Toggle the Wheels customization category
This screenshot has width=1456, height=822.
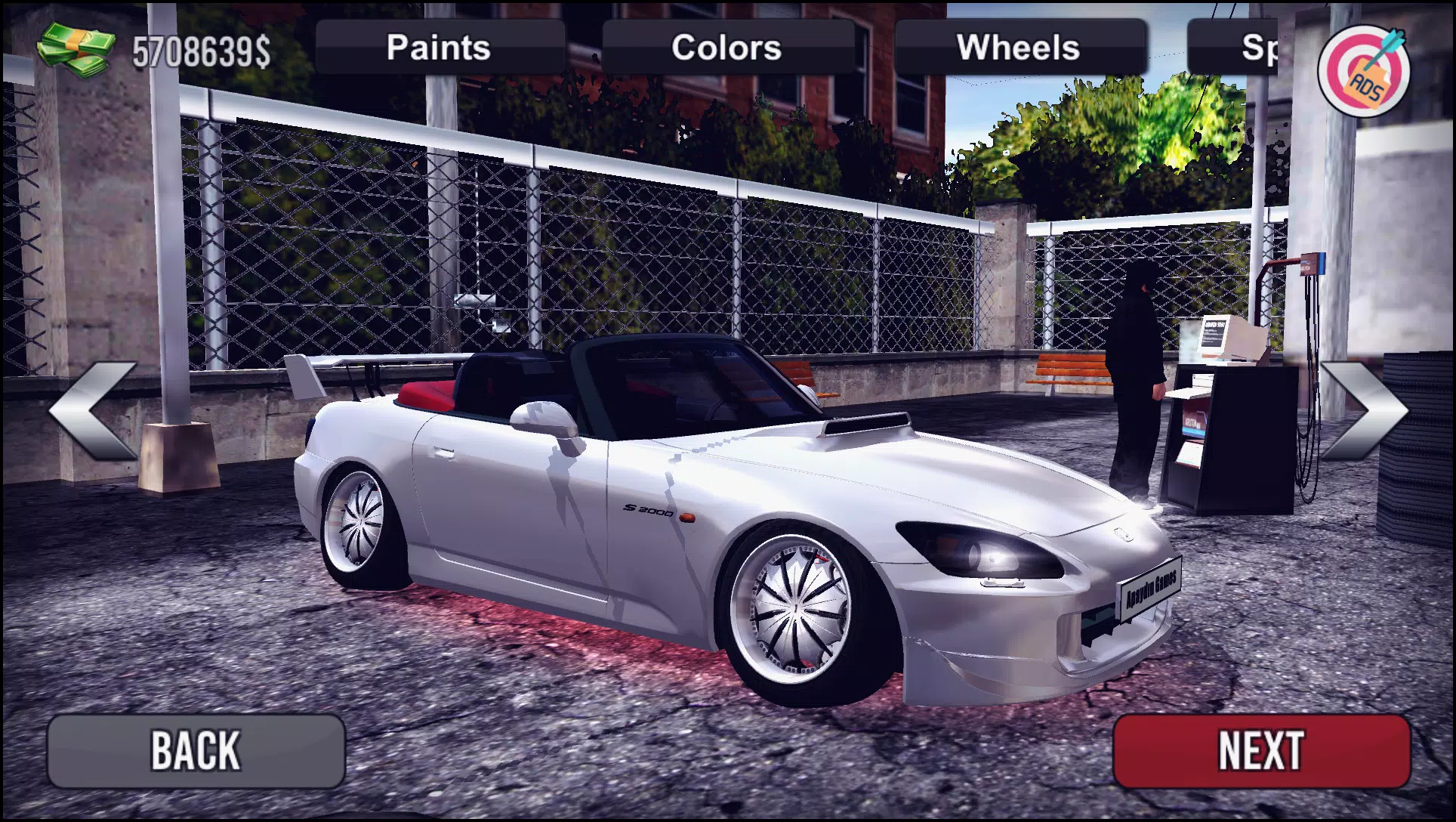click(1020, 47)
